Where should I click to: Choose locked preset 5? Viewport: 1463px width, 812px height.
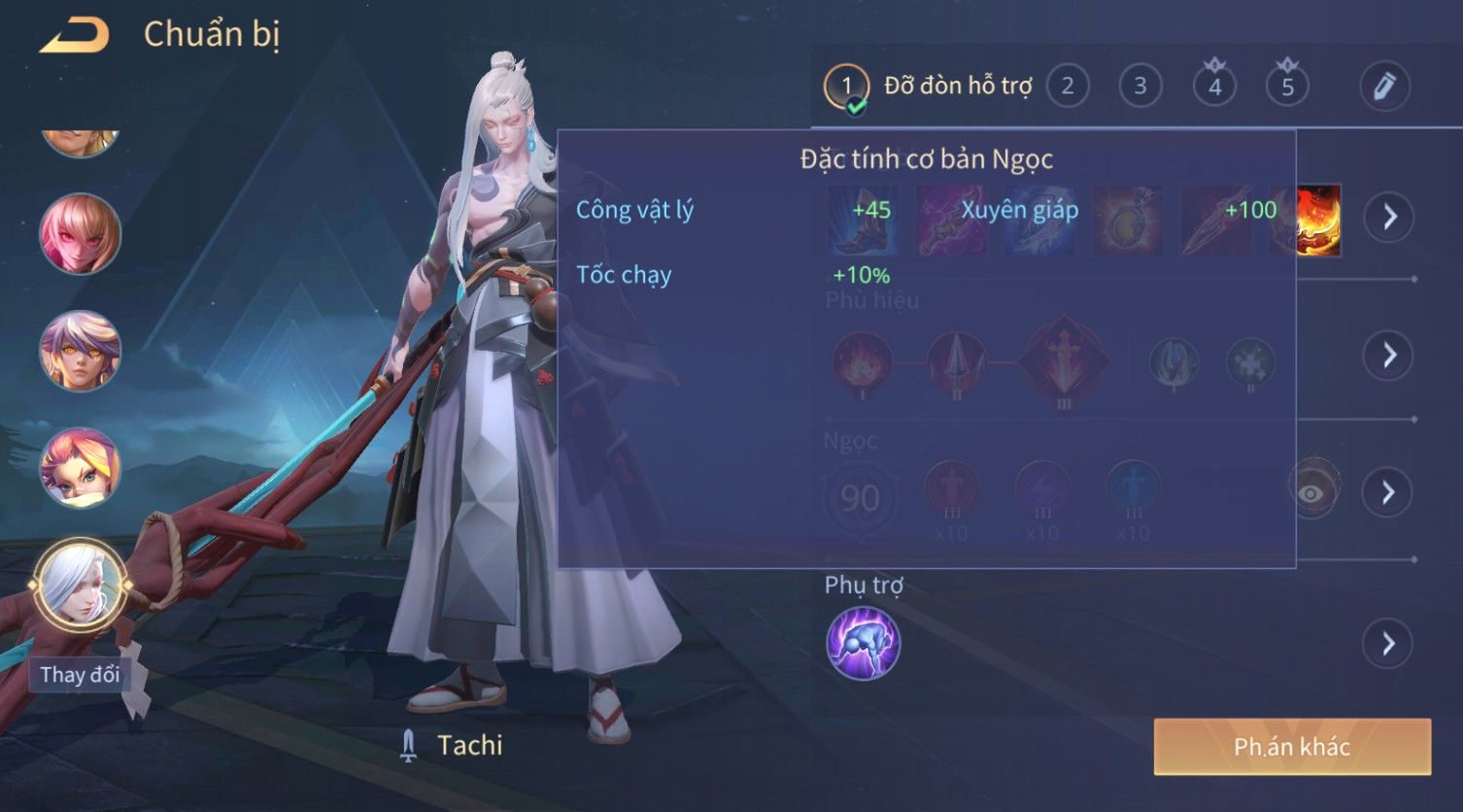pyautogui.click(x=1287, y=86)
